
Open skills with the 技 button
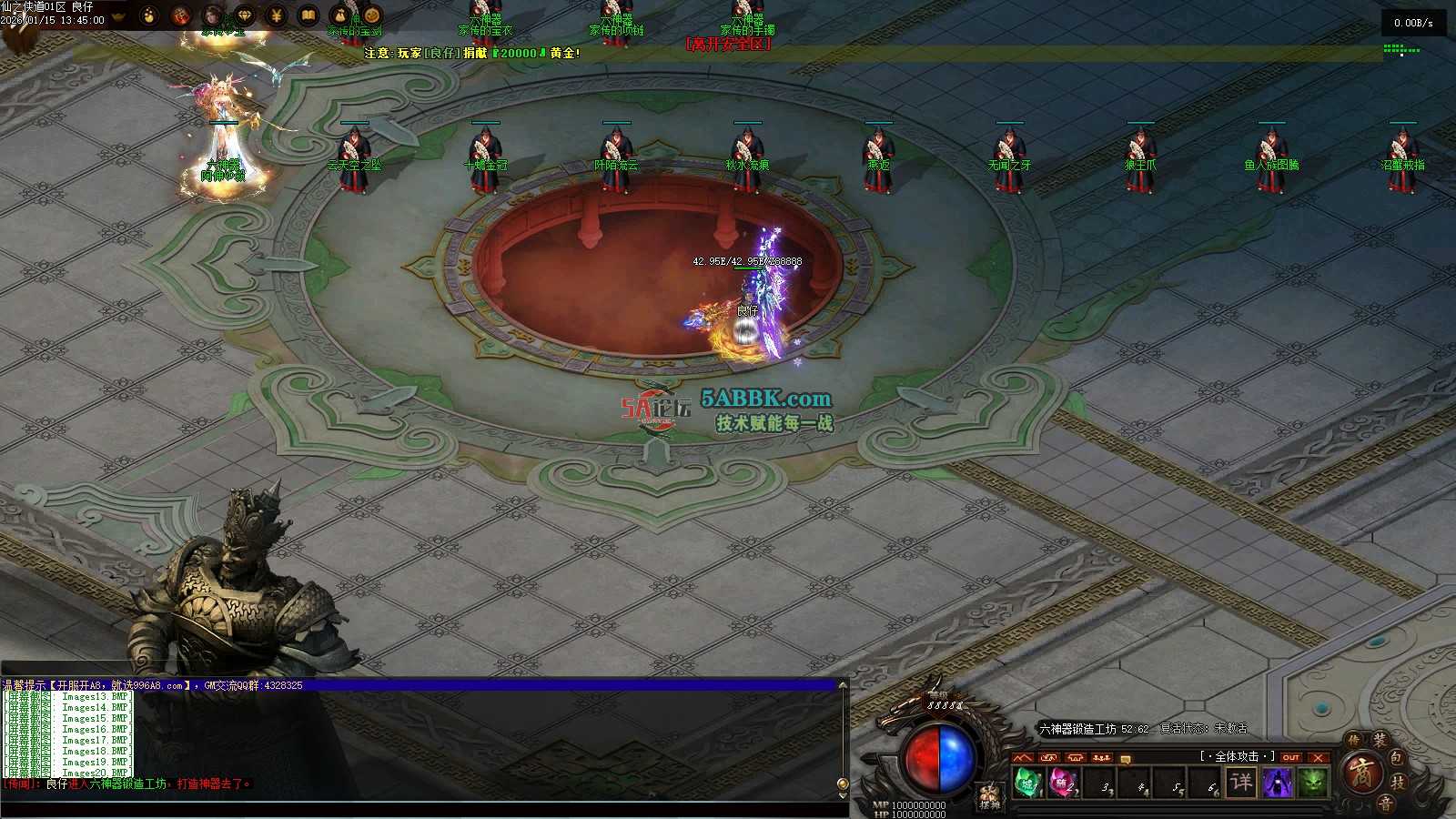[x=1399, y=781]
